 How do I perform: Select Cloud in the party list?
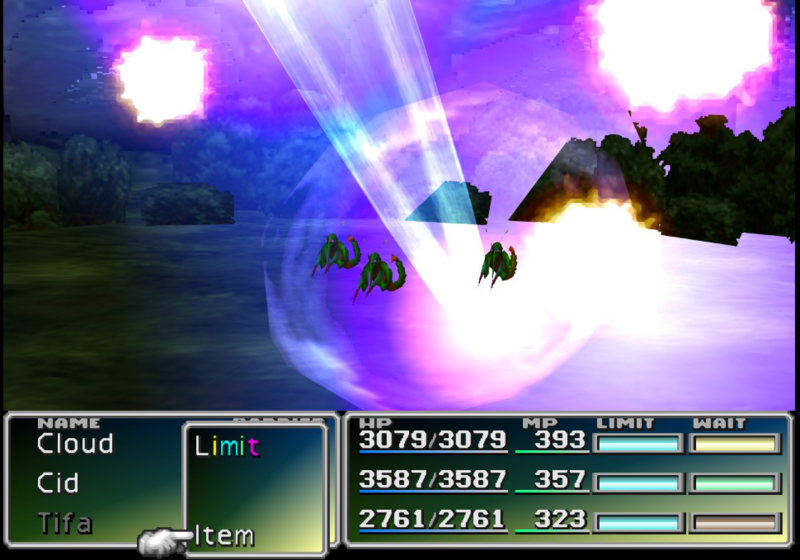click(x=75, y=444)
